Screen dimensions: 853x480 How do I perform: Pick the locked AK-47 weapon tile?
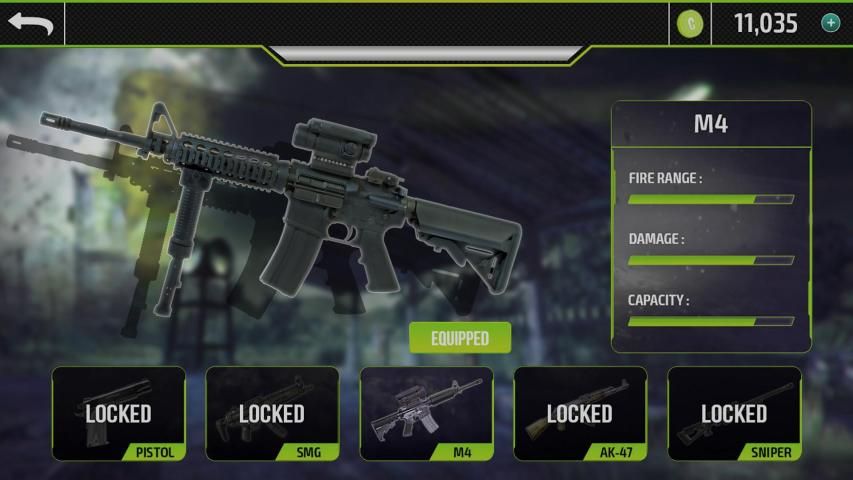tap(580, 413)
